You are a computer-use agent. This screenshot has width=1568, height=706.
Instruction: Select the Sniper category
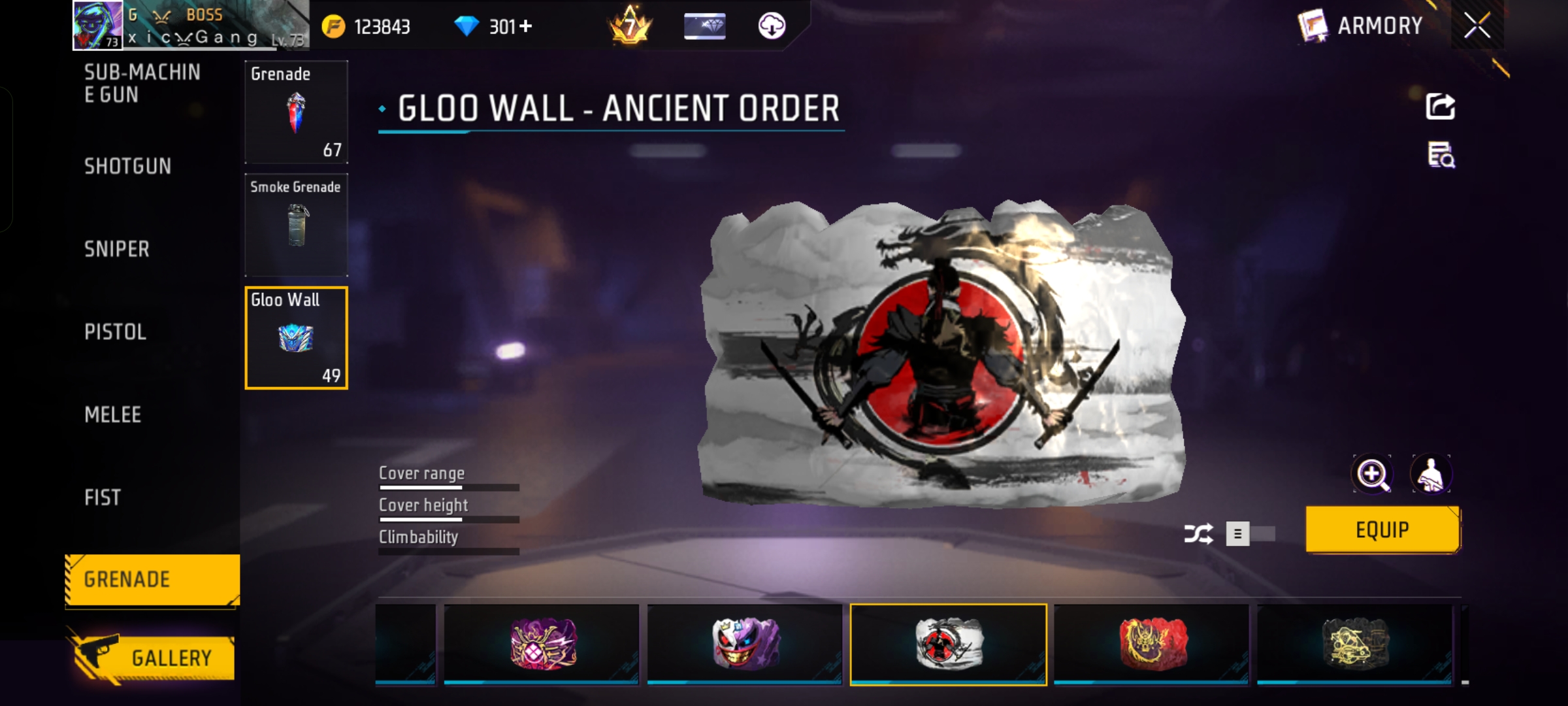117,249
